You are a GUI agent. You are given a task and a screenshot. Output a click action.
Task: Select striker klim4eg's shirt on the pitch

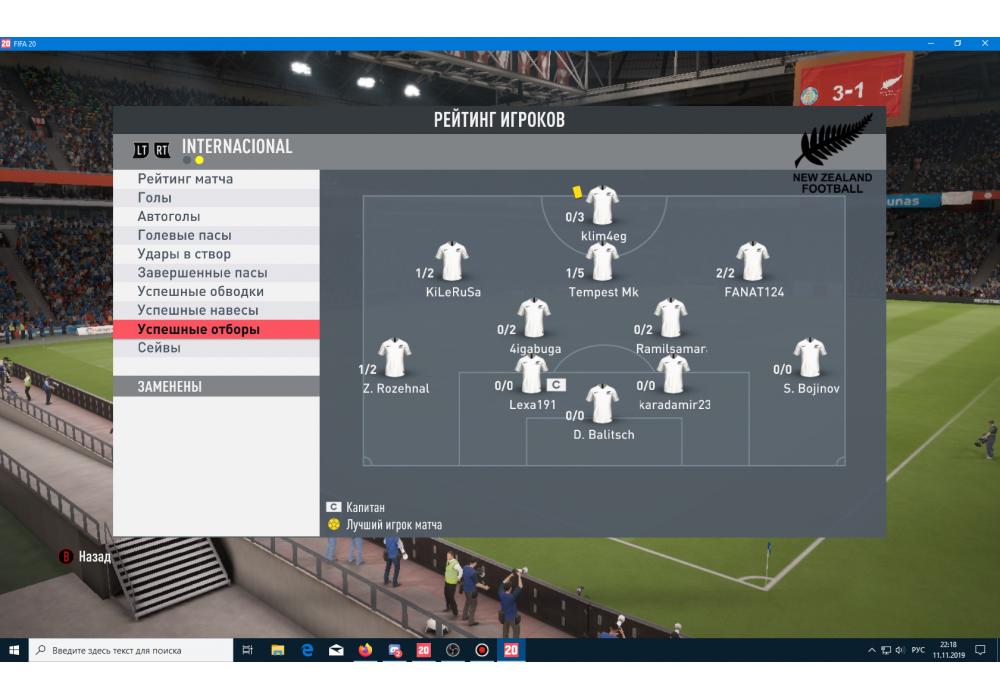pyautogui.click(x=603, y=206)
